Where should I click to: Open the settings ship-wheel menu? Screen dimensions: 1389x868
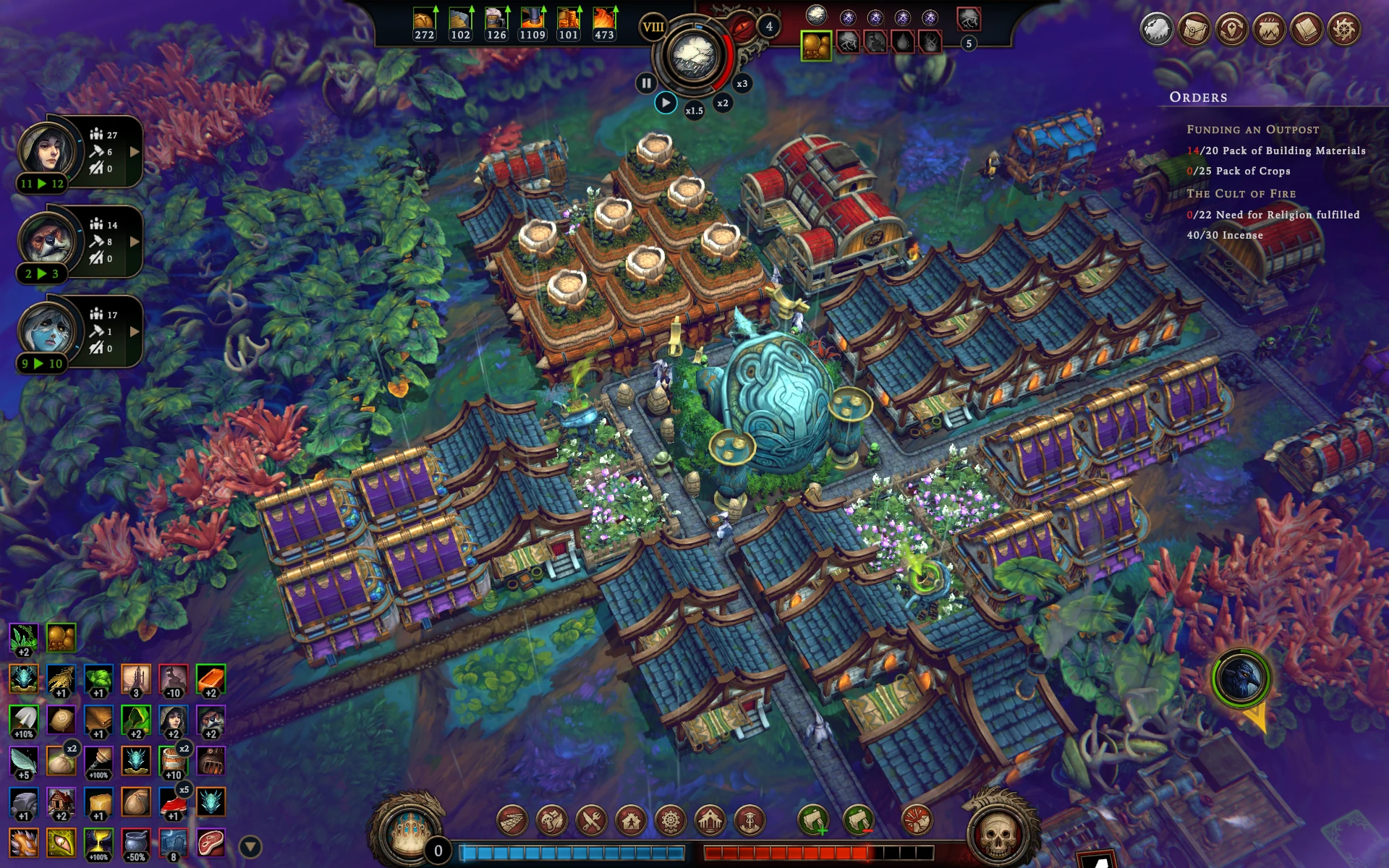click(x=1343, y=30)
